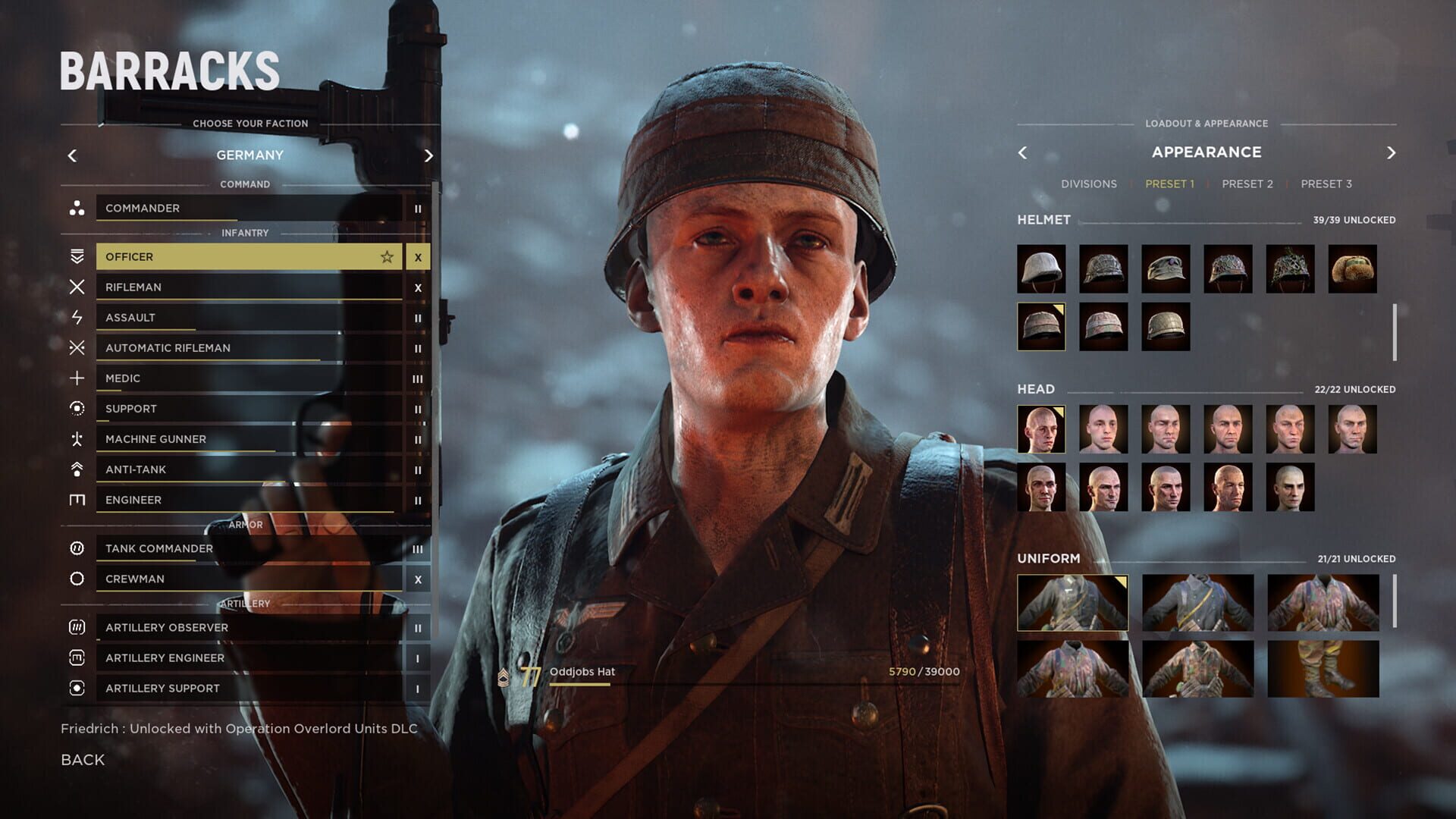Click the left arrow beside Appearance
The width and height of the screenshot is (1456, 819).
tap(1023, 152)
